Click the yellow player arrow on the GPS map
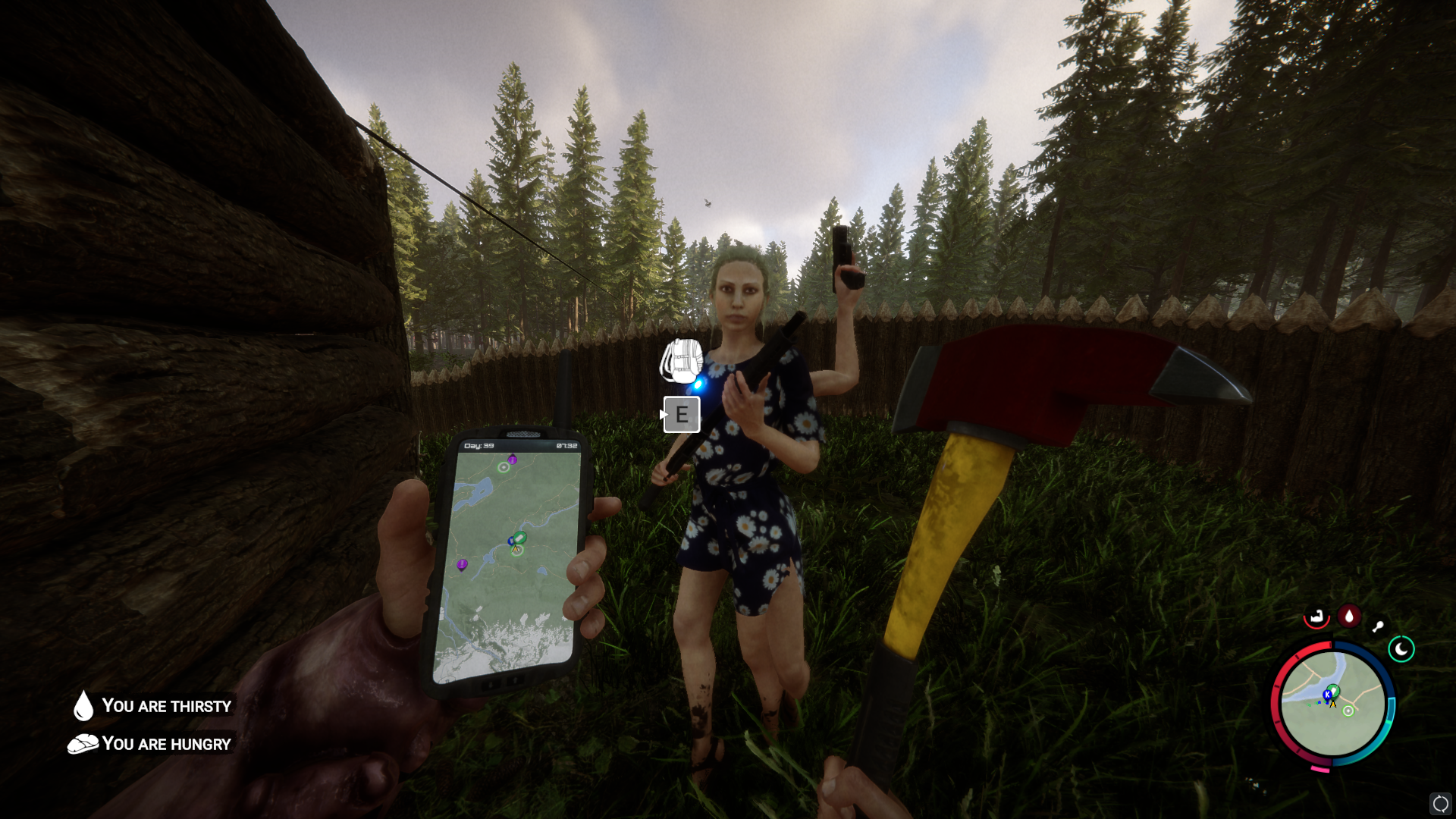Screen dimensions: 1456x819 (515, 550)
